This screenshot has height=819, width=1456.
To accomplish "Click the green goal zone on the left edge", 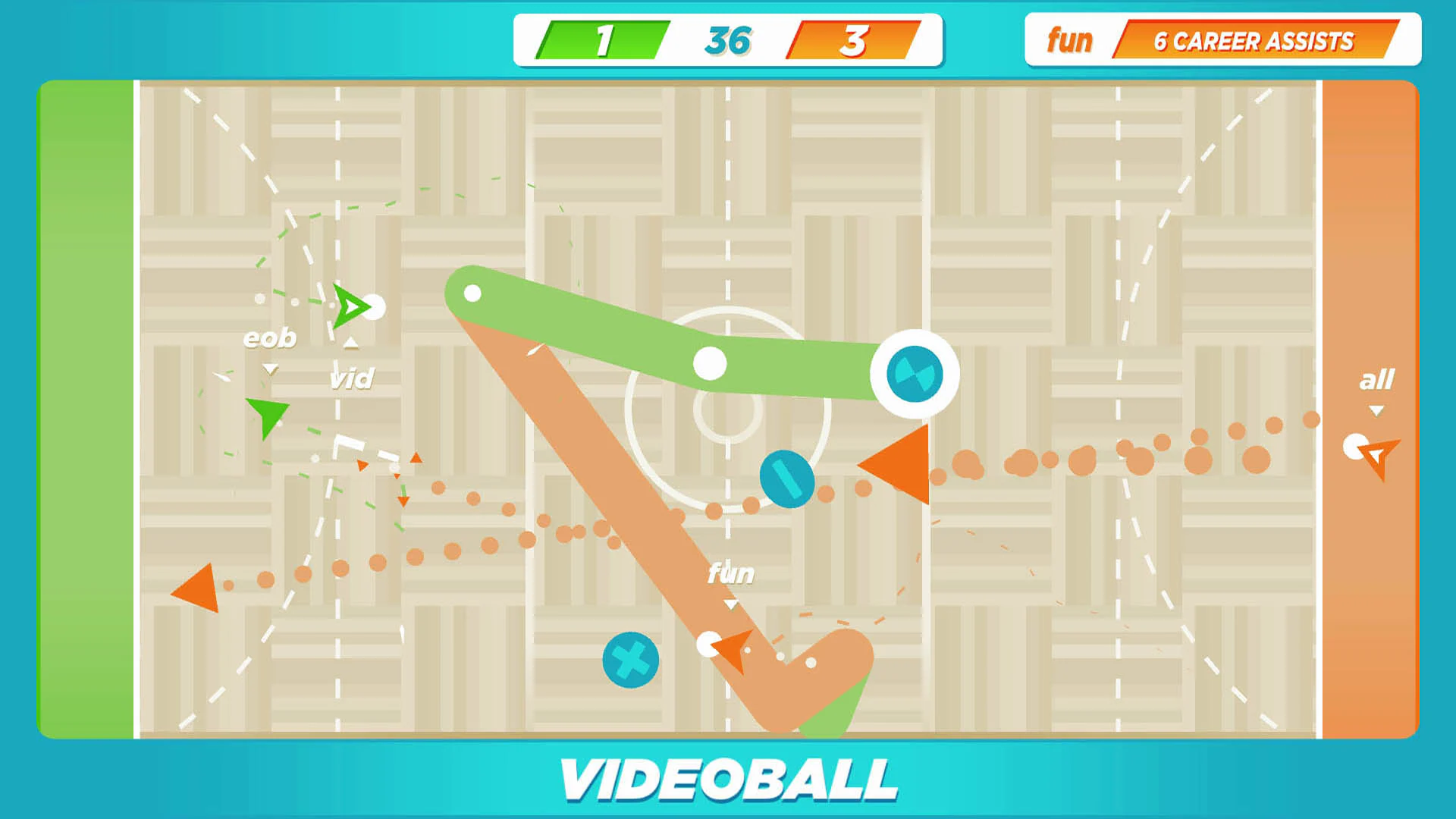I will [x=86, y=409].
